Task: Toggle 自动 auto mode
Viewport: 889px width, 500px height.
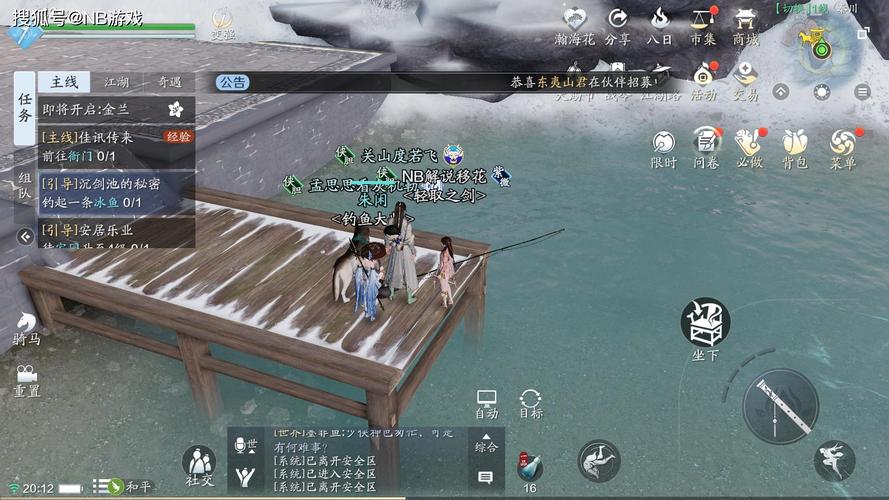Action: click(x=487, y=403)
